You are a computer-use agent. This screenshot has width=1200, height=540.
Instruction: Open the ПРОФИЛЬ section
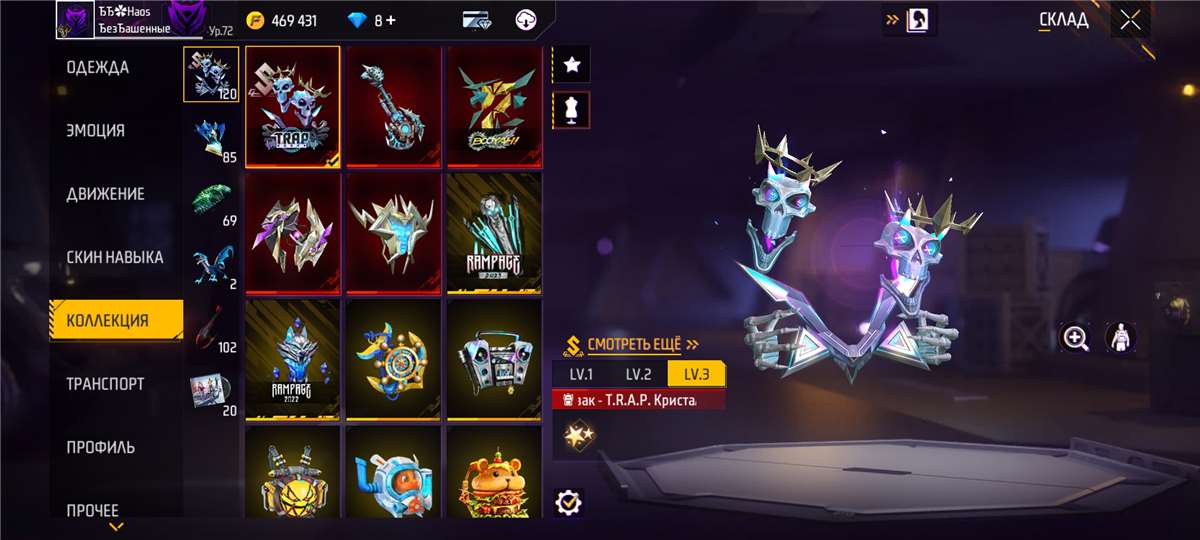pos(101,447)
